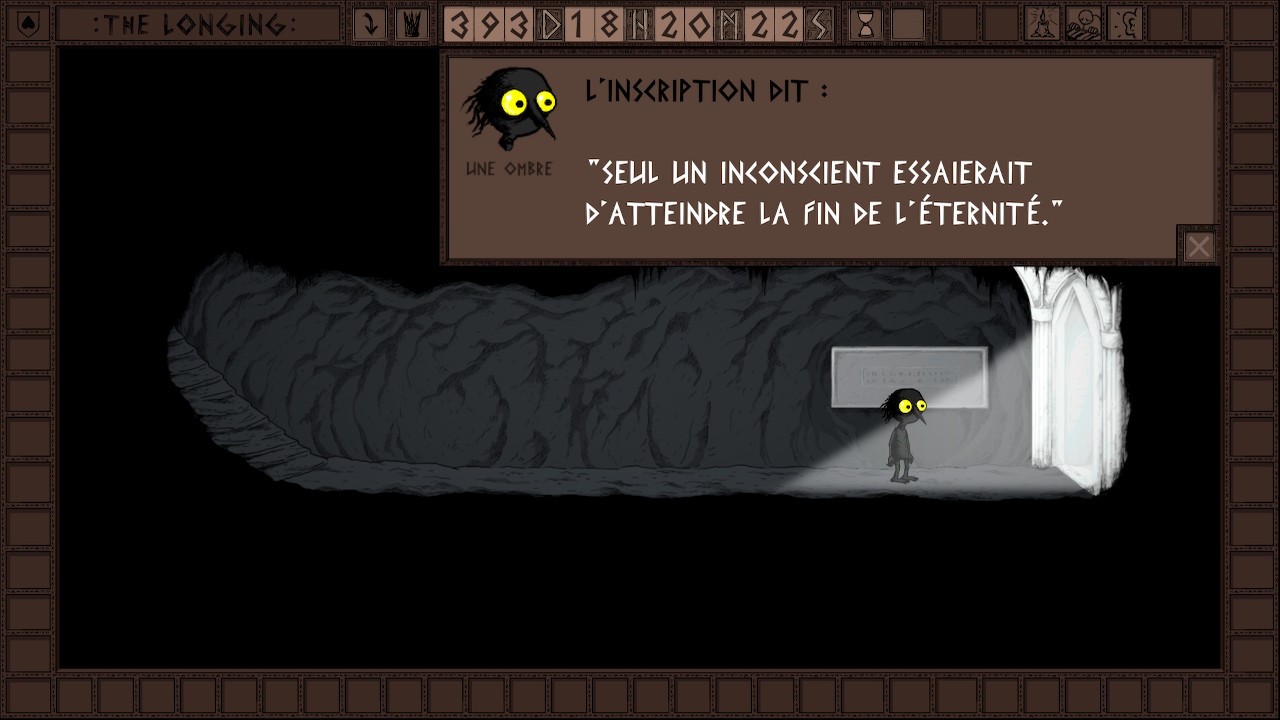Activate the candle icon
This screenshot has width=1280, height=720.
point(1043,24)
